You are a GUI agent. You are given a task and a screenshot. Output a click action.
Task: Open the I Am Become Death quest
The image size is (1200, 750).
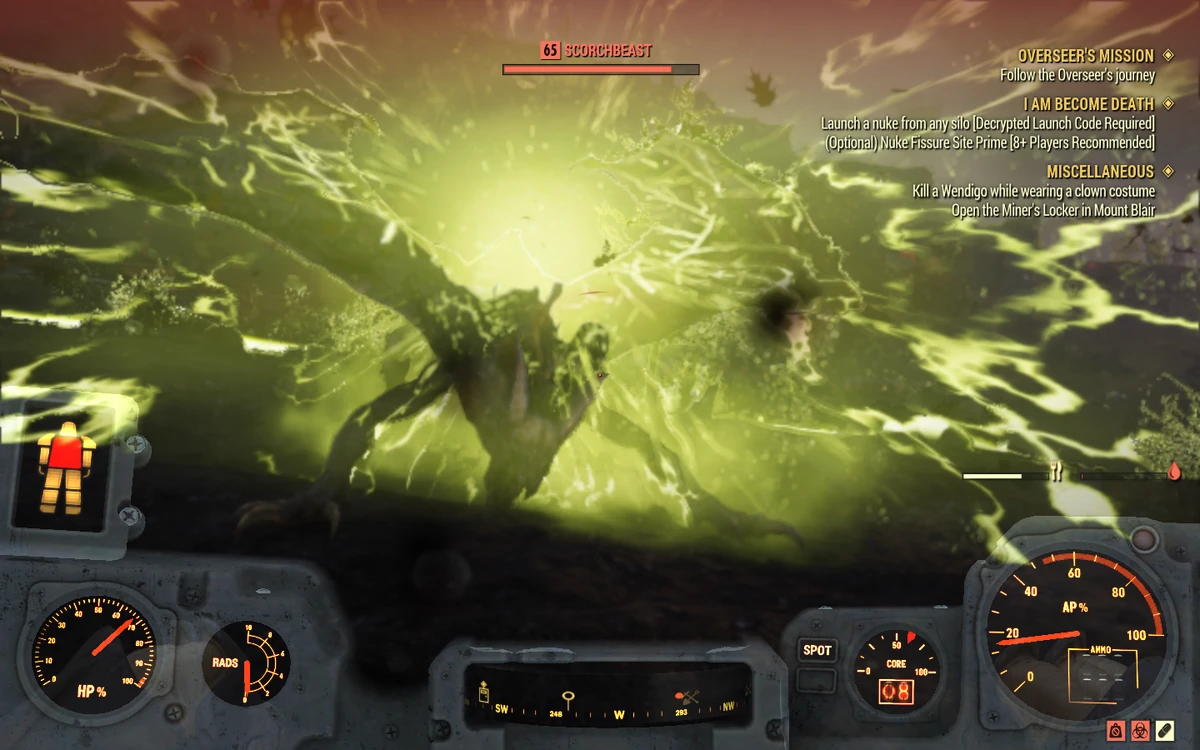coord(1088,104)
